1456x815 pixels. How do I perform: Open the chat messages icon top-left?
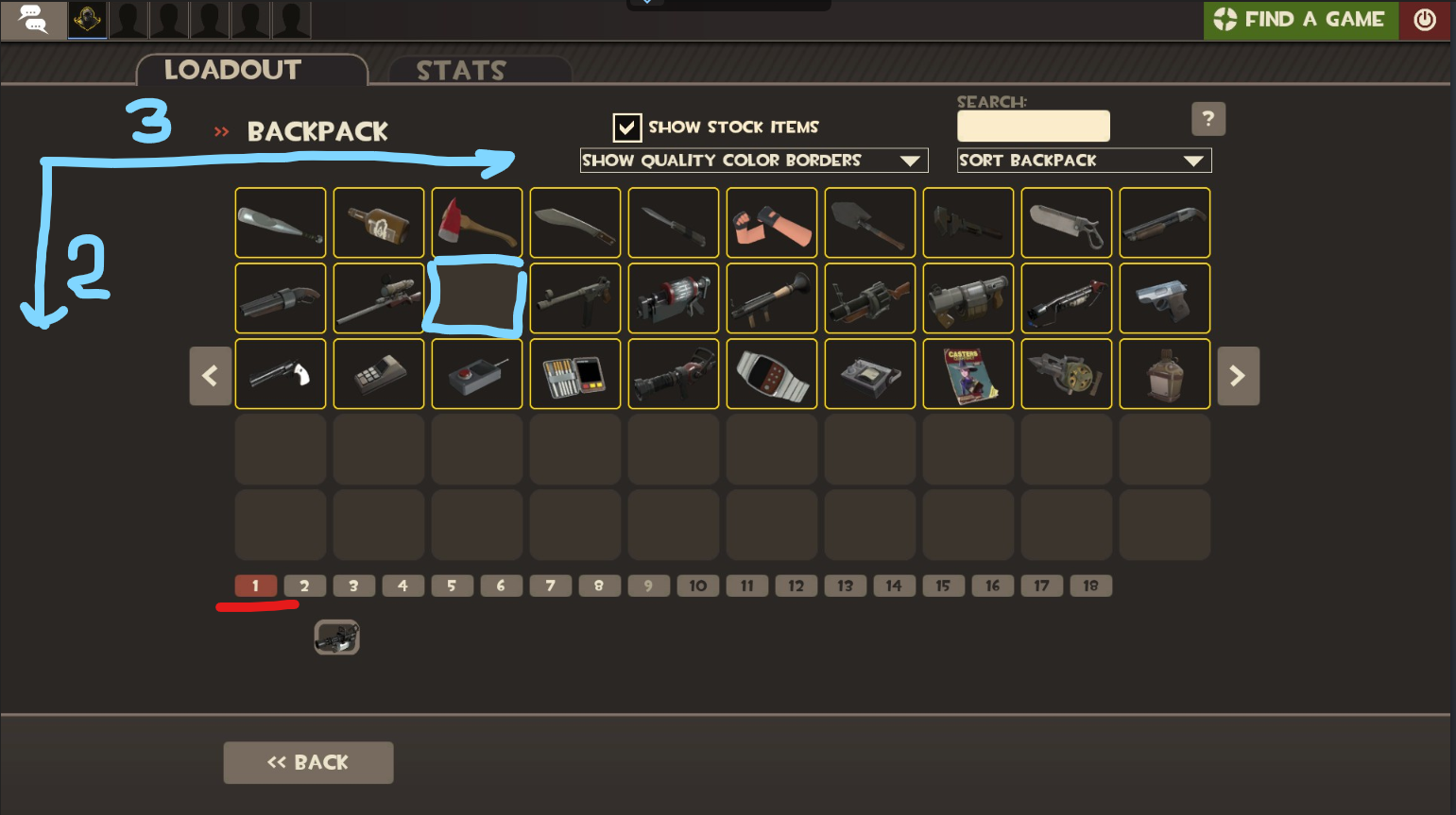coord(34,20)
